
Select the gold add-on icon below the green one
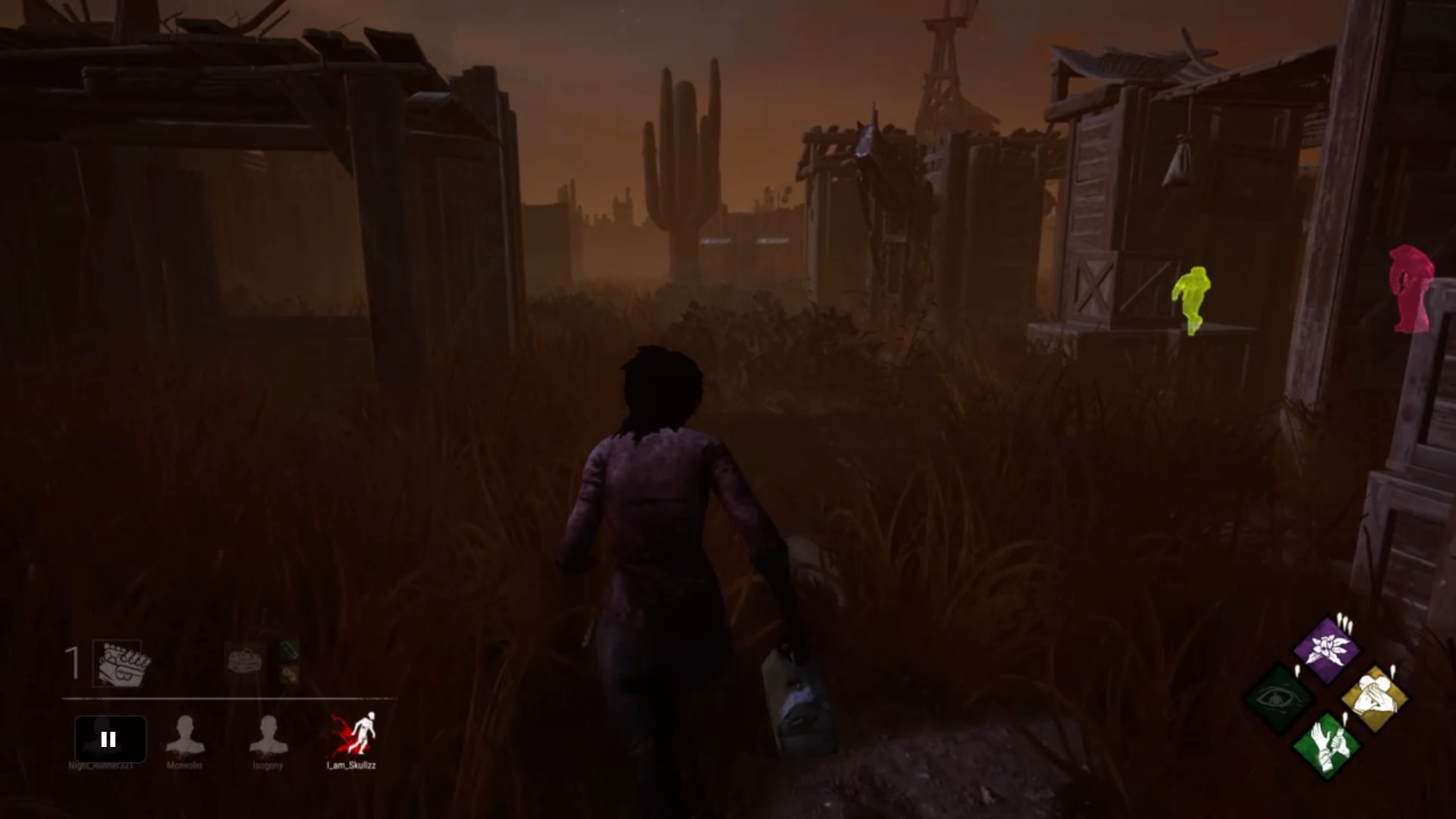pyautogui.click(x=290, y=673)
